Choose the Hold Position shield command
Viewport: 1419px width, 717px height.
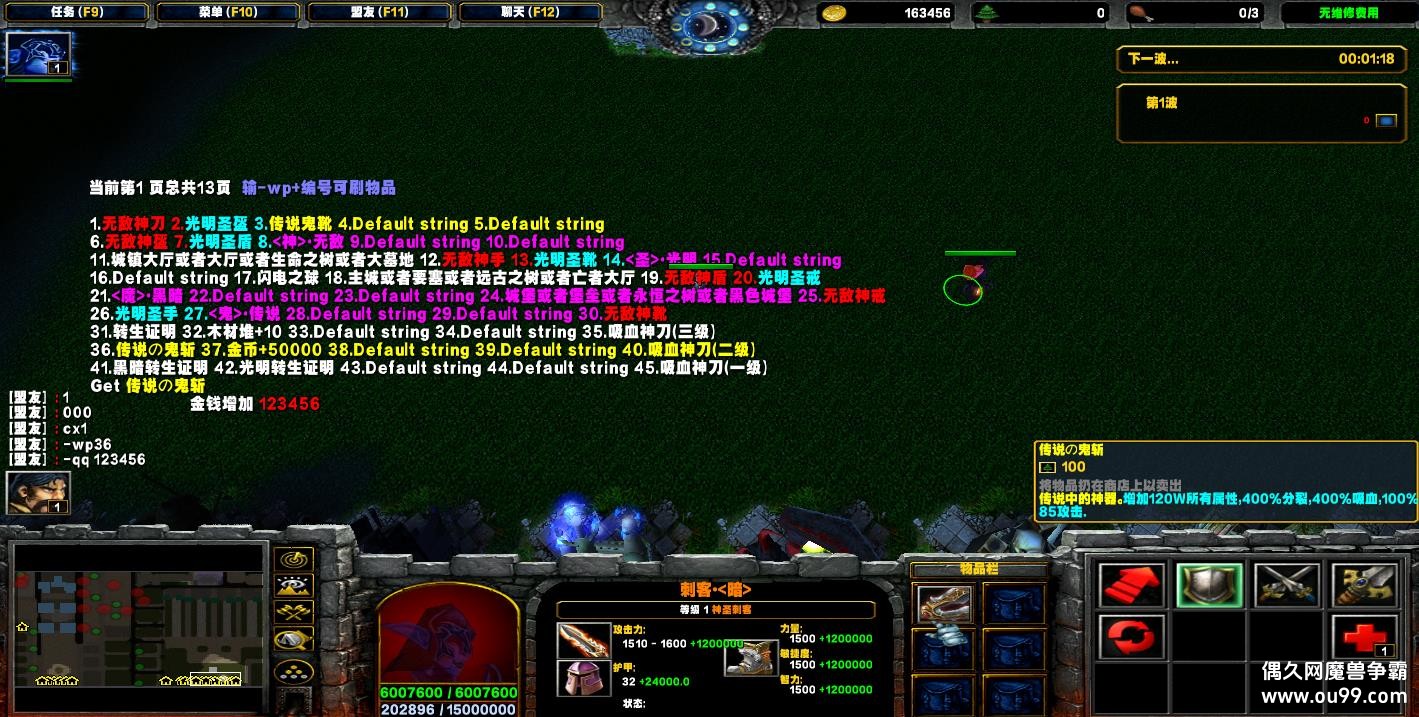click(x=1208, y=585)
